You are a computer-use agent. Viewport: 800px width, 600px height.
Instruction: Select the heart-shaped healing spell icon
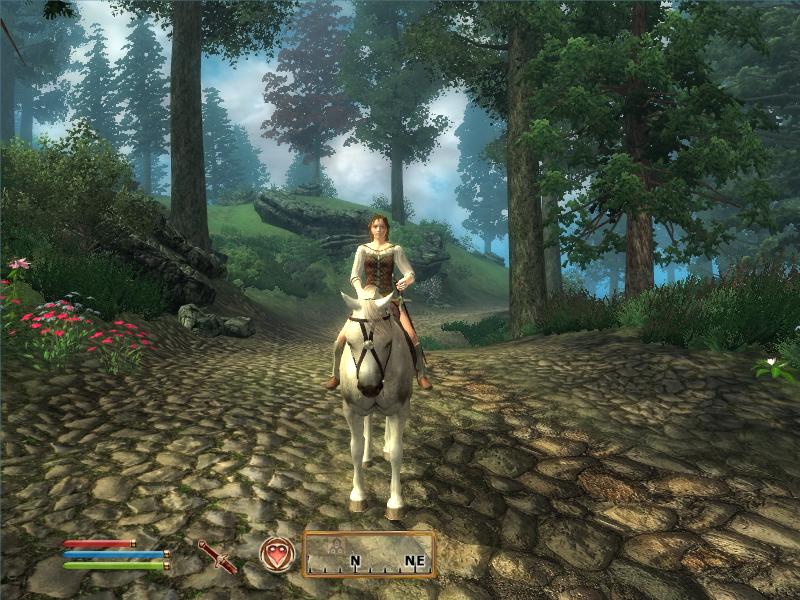[277, 554]
